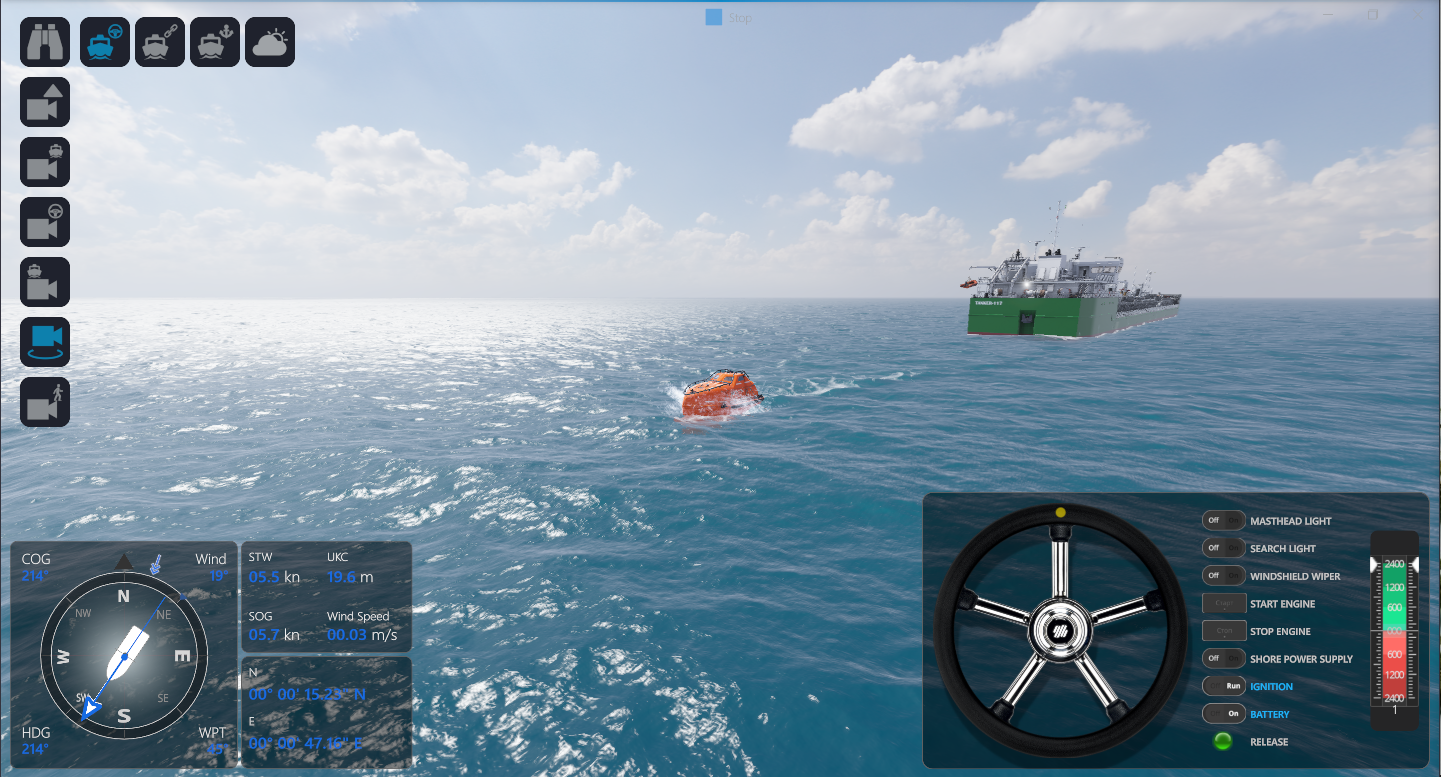Open the ship mooring chain panel
Image resolution: width=1441 pixels, height=777 pixels.
pos(160,42)
